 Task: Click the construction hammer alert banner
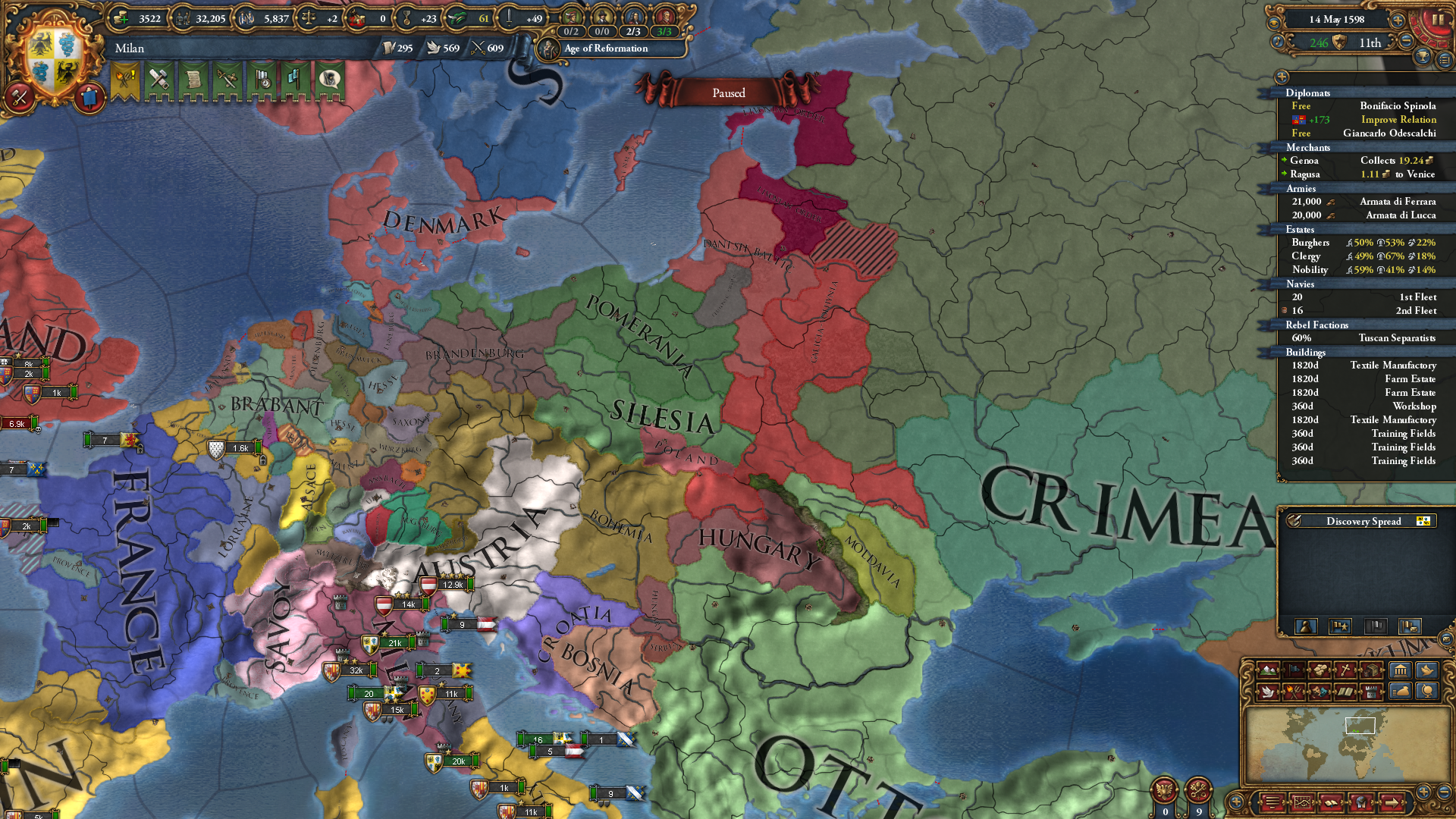pos(159,80)
